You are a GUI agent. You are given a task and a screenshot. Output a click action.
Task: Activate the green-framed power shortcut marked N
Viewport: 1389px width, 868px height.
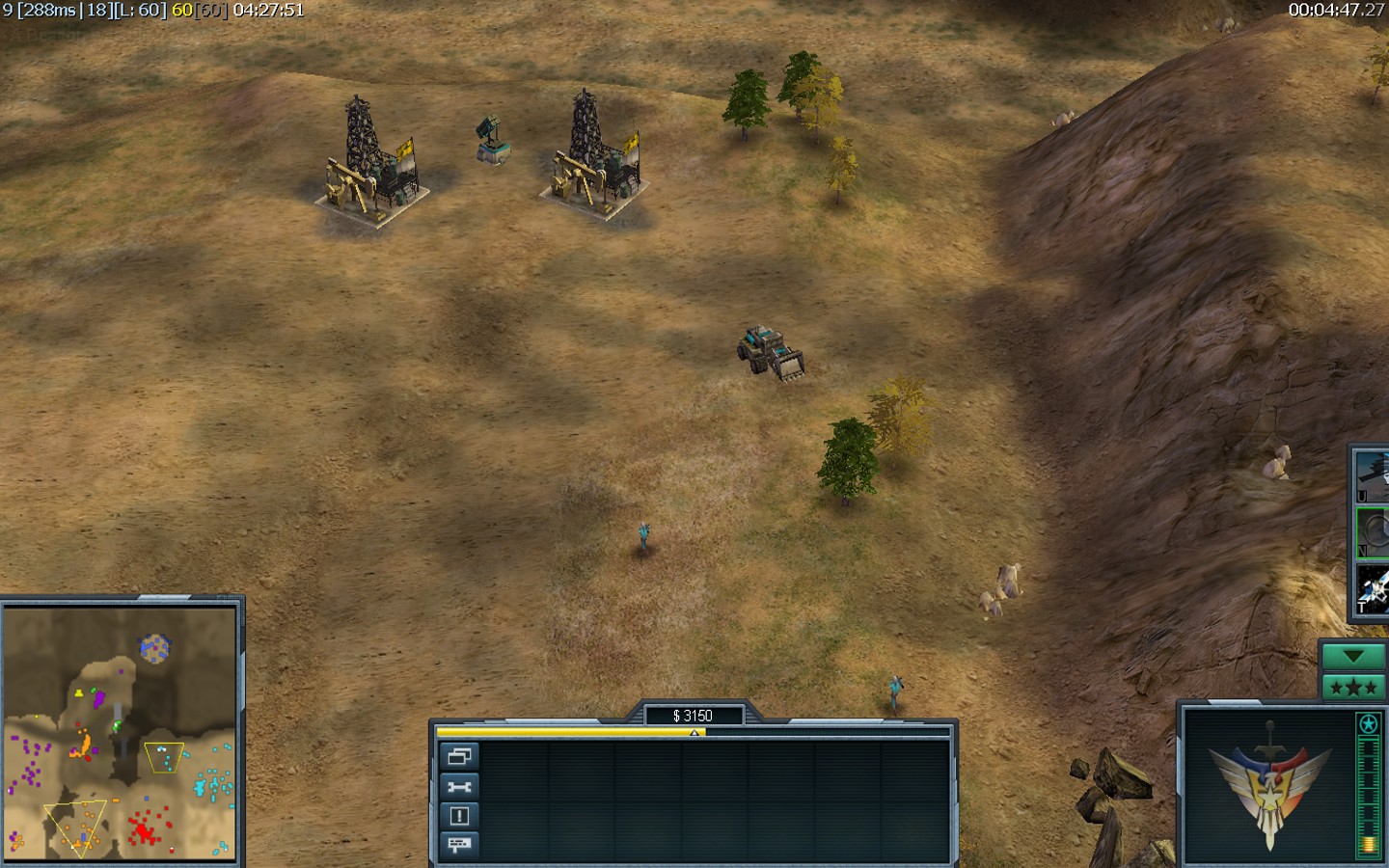click(x=1373, y=531)
